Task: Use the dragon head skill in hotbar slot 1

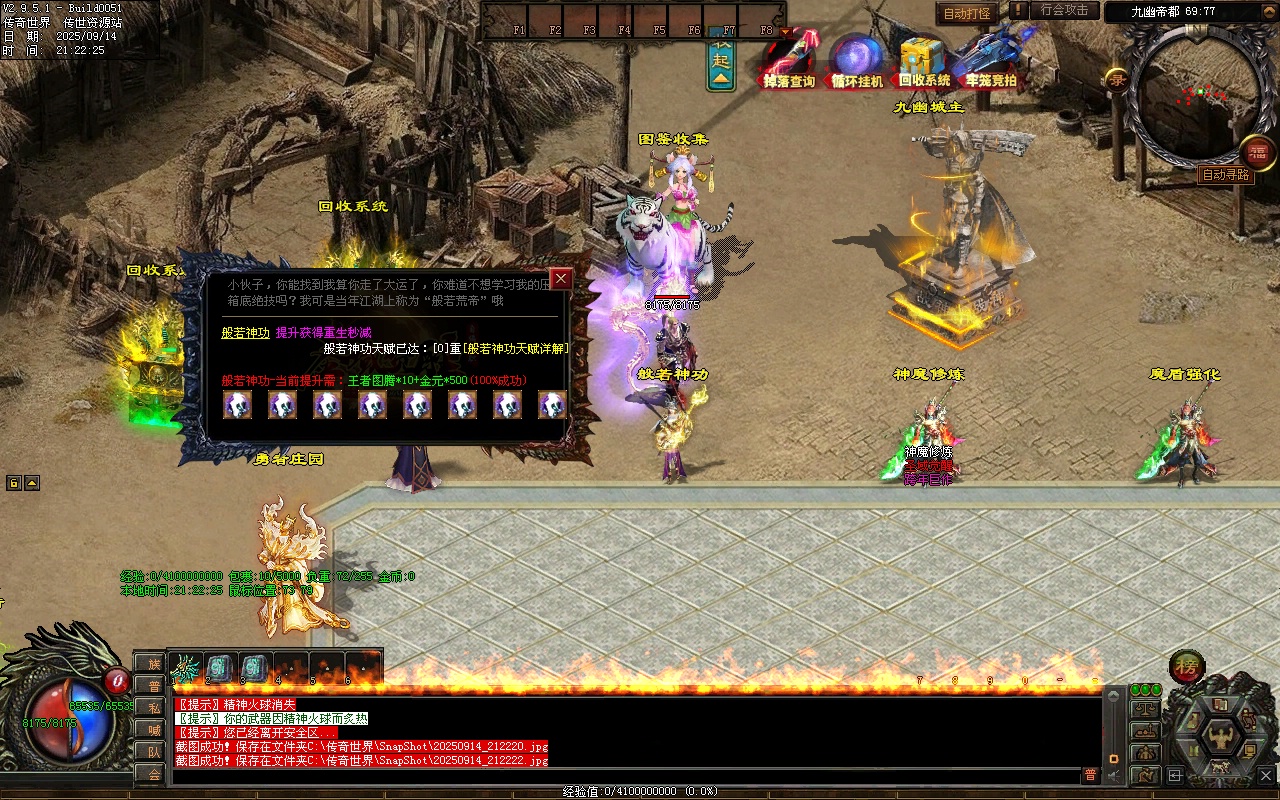Action: 185,668
